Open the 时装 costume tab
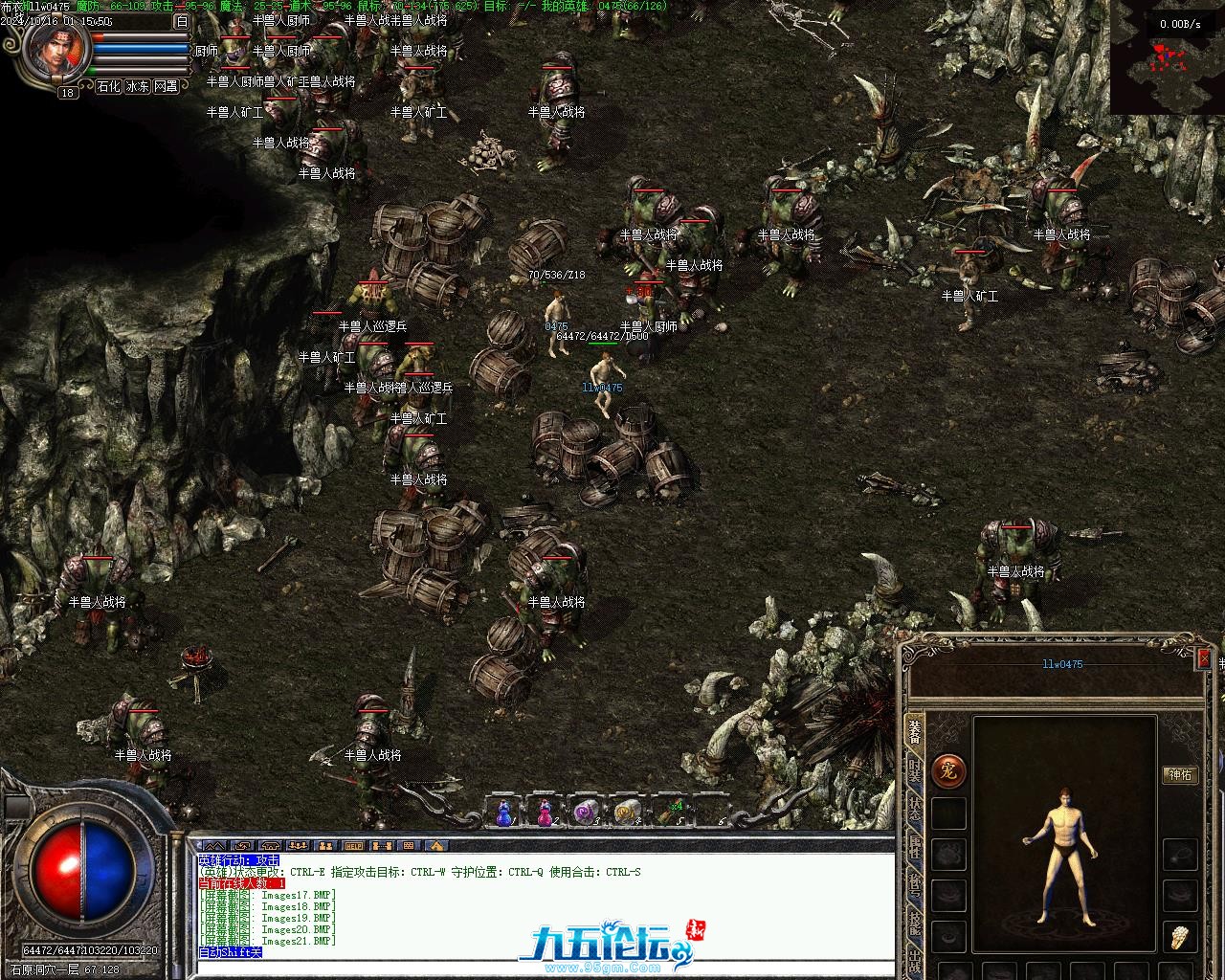This screenshot has height=980, width=1225. coord(915,772)
